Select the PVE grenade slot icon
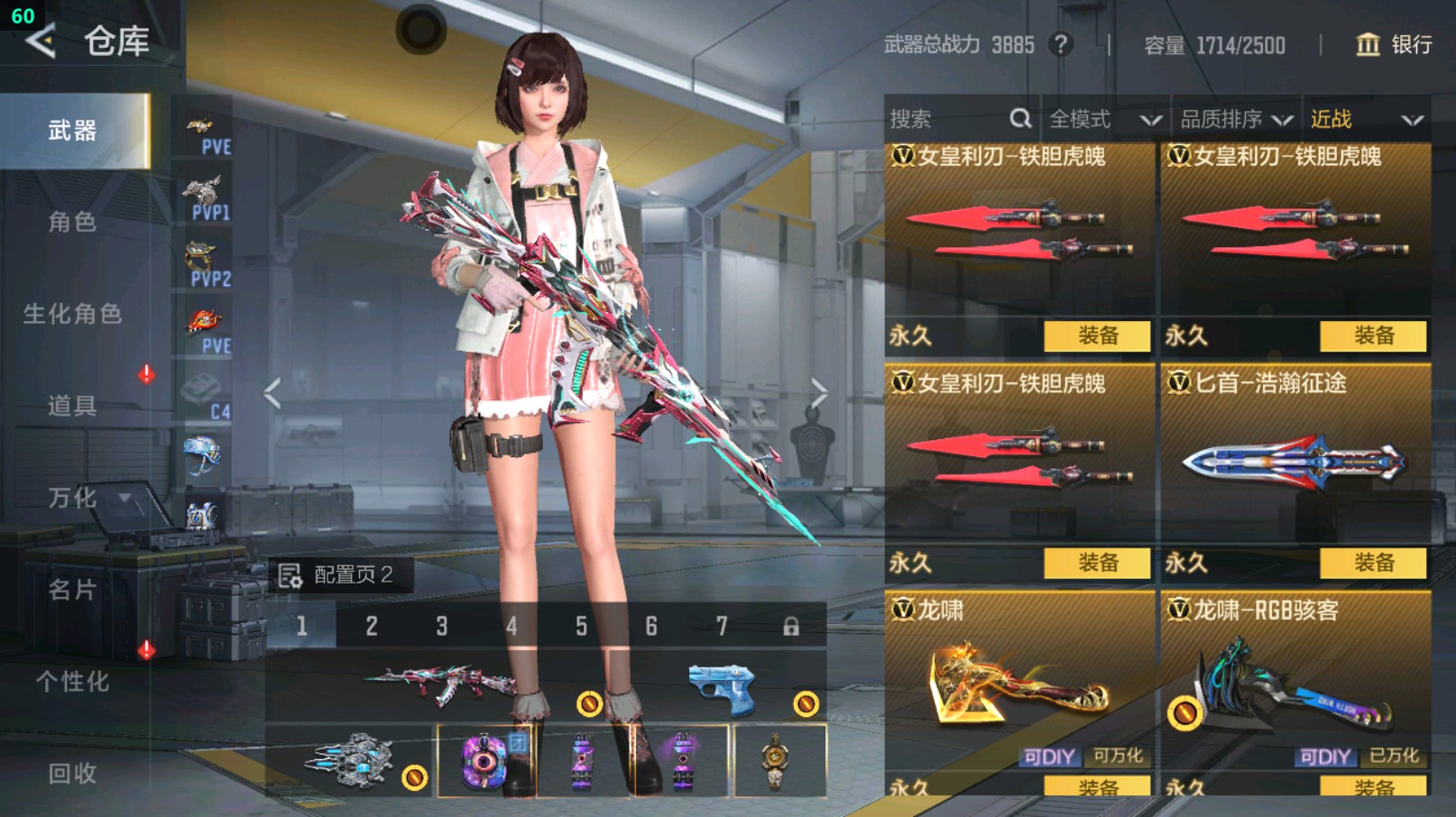 pyautogui.click(x=206, y=320)
